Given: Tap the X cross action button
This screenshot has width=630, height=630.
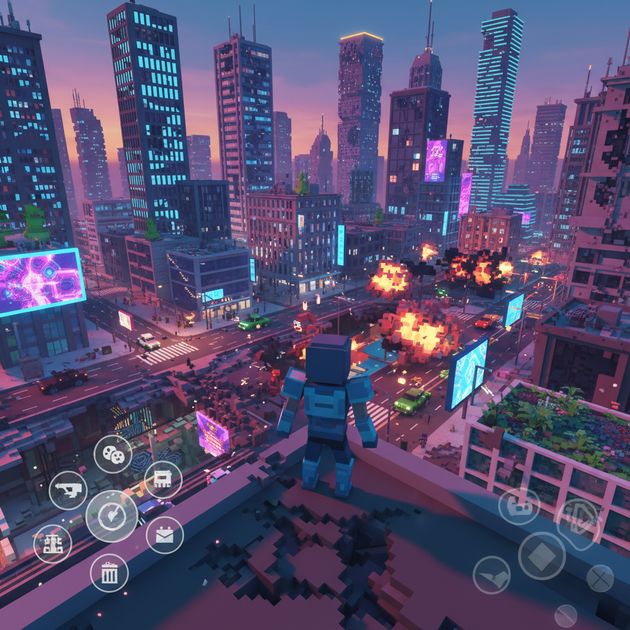Looking at the screenshot, I should click(599, 577).
